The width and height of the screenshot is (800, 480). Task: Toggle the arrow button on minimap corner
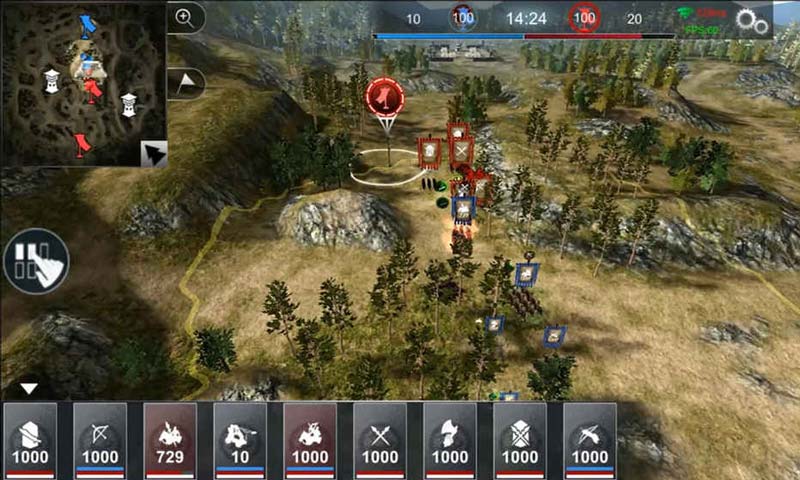coord(153,153)
